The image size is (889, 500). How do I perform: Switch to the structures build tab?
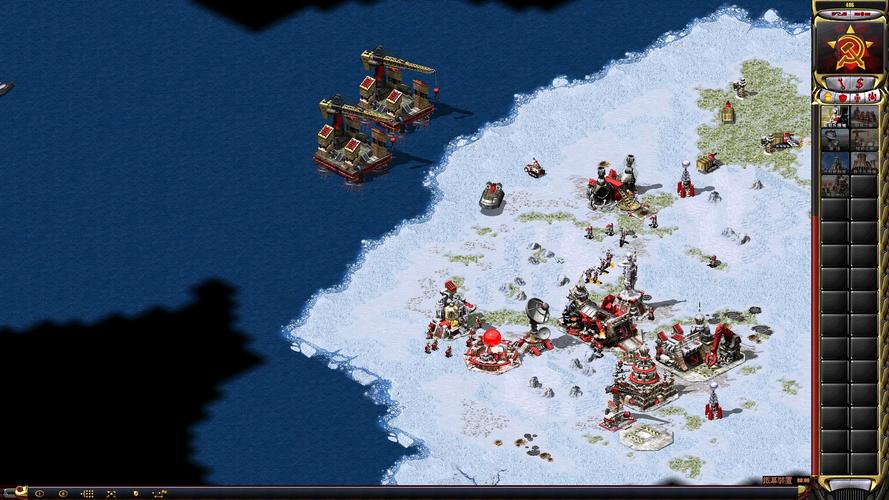click(x=828, y=97)
